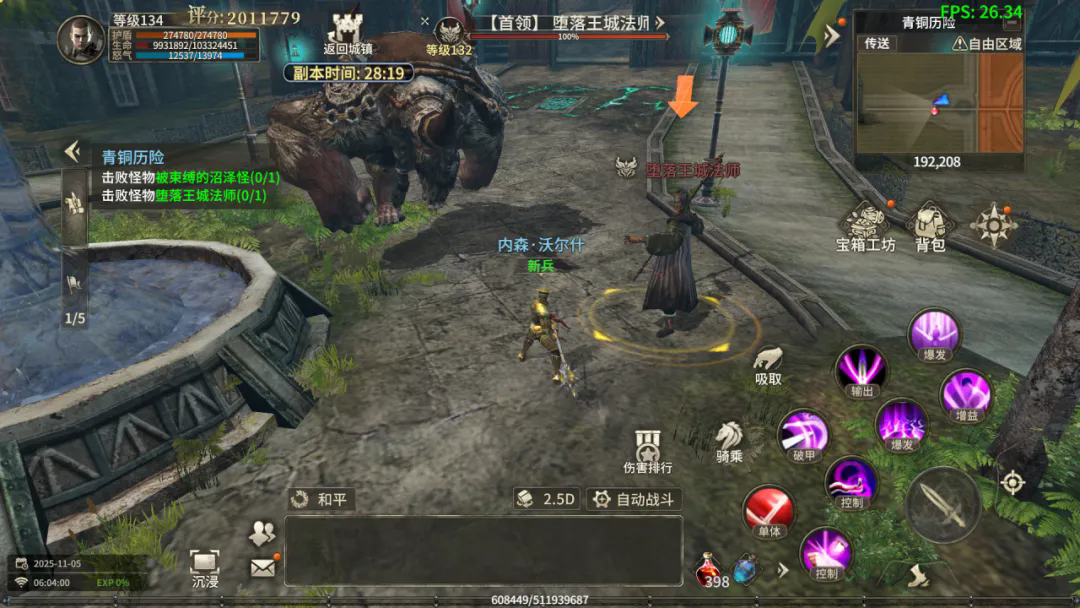The width and height of the screenshot is (1080, 608).
Task: Cast the 增益 buff skill
Action: click(965, 395)
